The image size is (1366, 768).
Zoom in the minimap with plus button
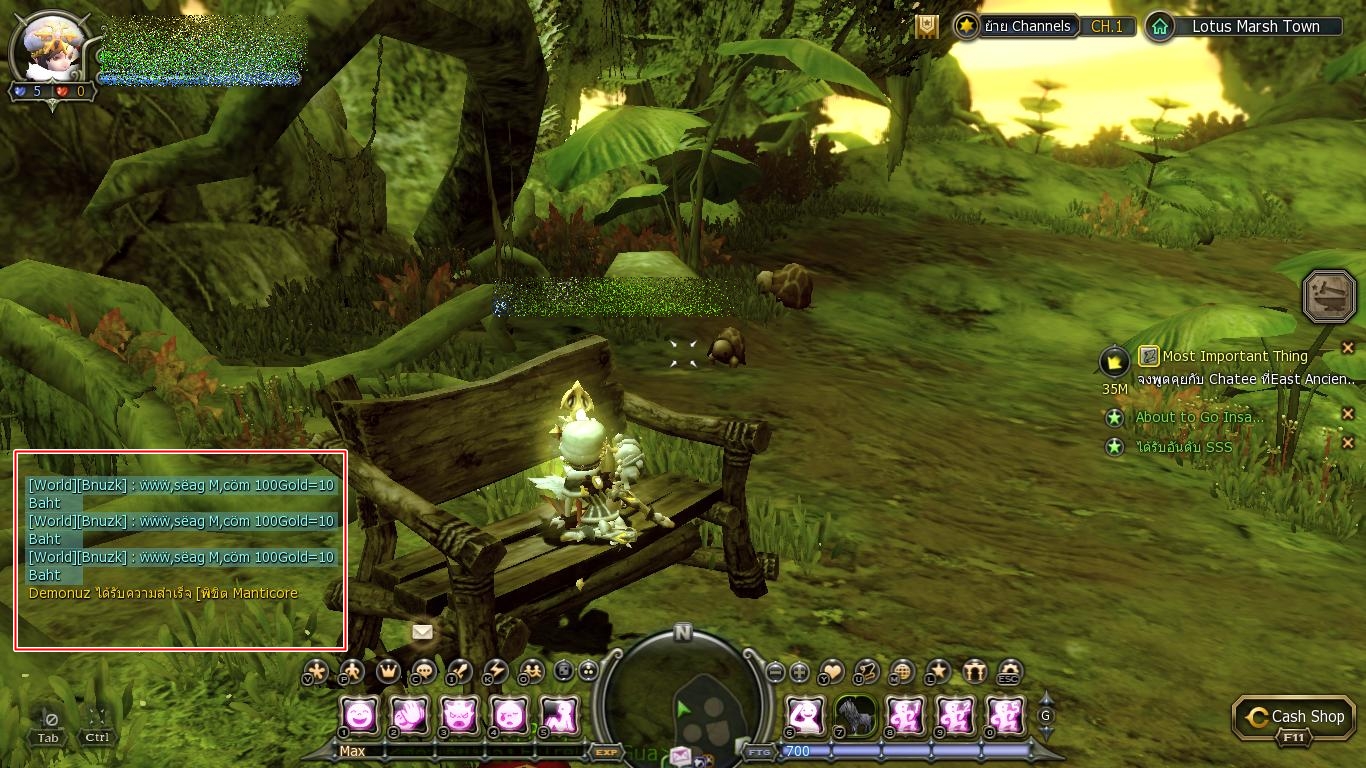coord(800,672)
